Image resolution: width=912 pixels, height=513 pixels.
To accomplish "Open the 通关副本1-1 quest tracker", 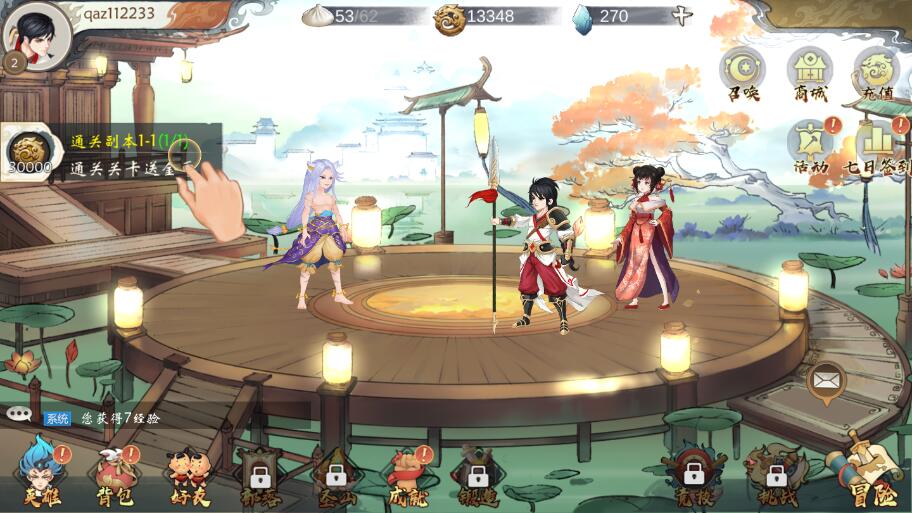I will pyautogui.click(x=110, y=153).
